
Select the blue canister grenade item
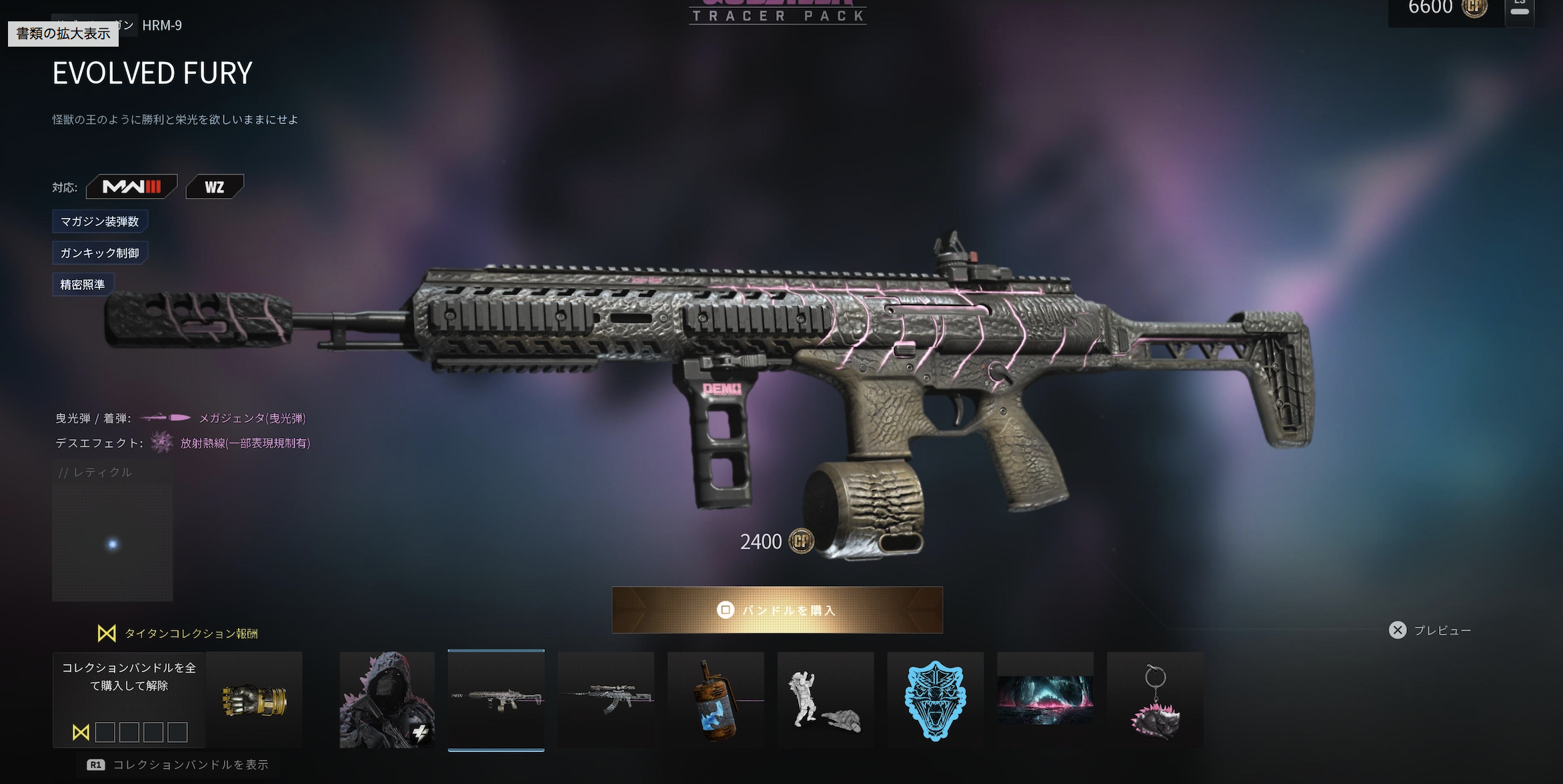coord(715,700)
